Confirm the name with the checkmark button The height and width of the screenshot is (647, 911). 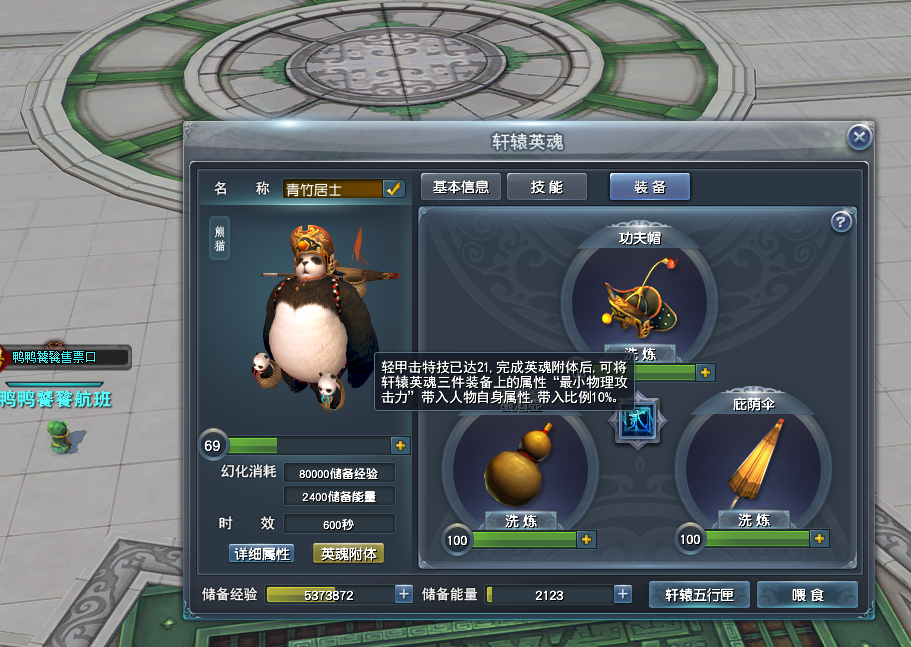tap(393, 188)
